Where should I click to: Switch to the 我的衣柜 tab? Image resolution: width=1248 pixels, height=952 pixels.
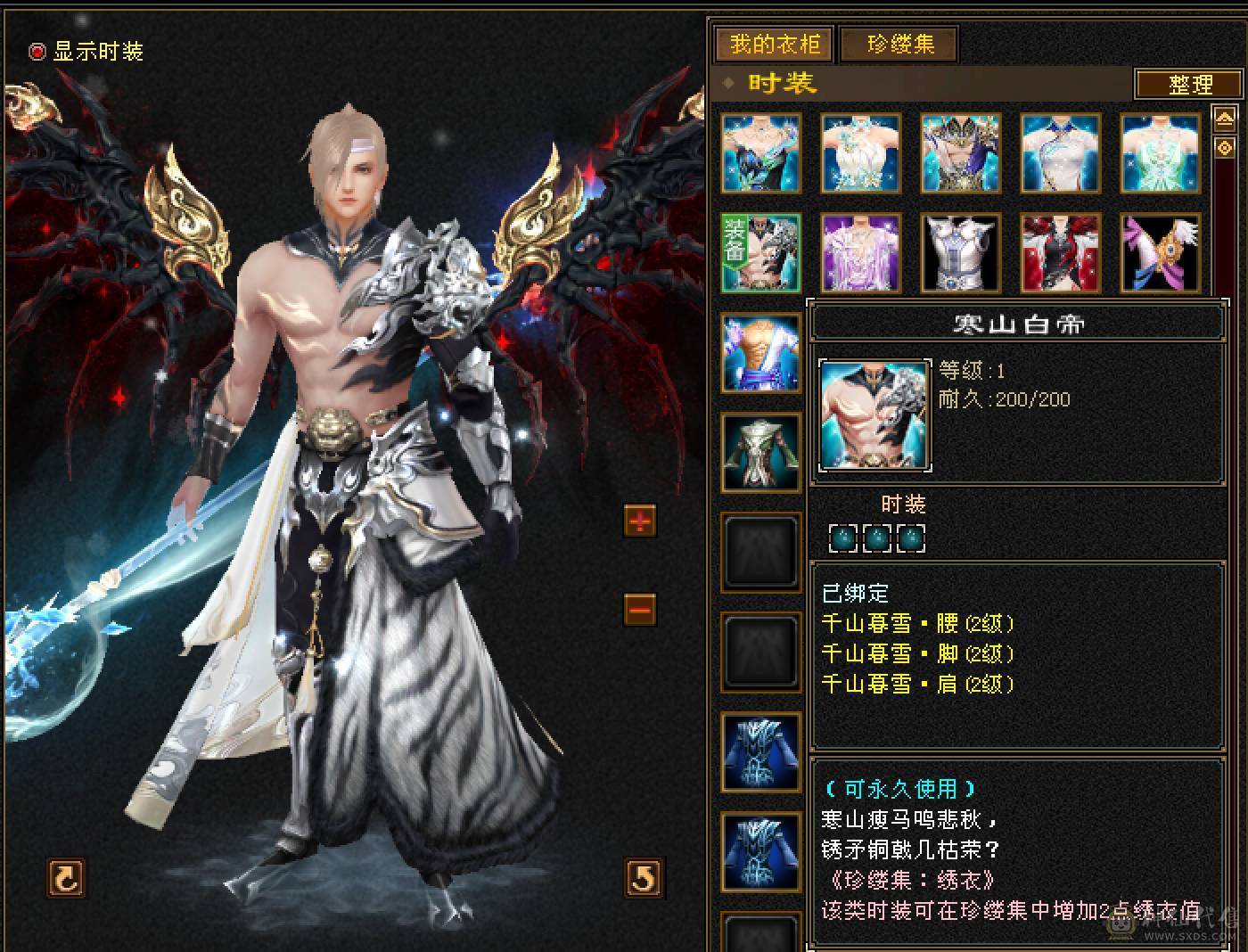point(773,43)
